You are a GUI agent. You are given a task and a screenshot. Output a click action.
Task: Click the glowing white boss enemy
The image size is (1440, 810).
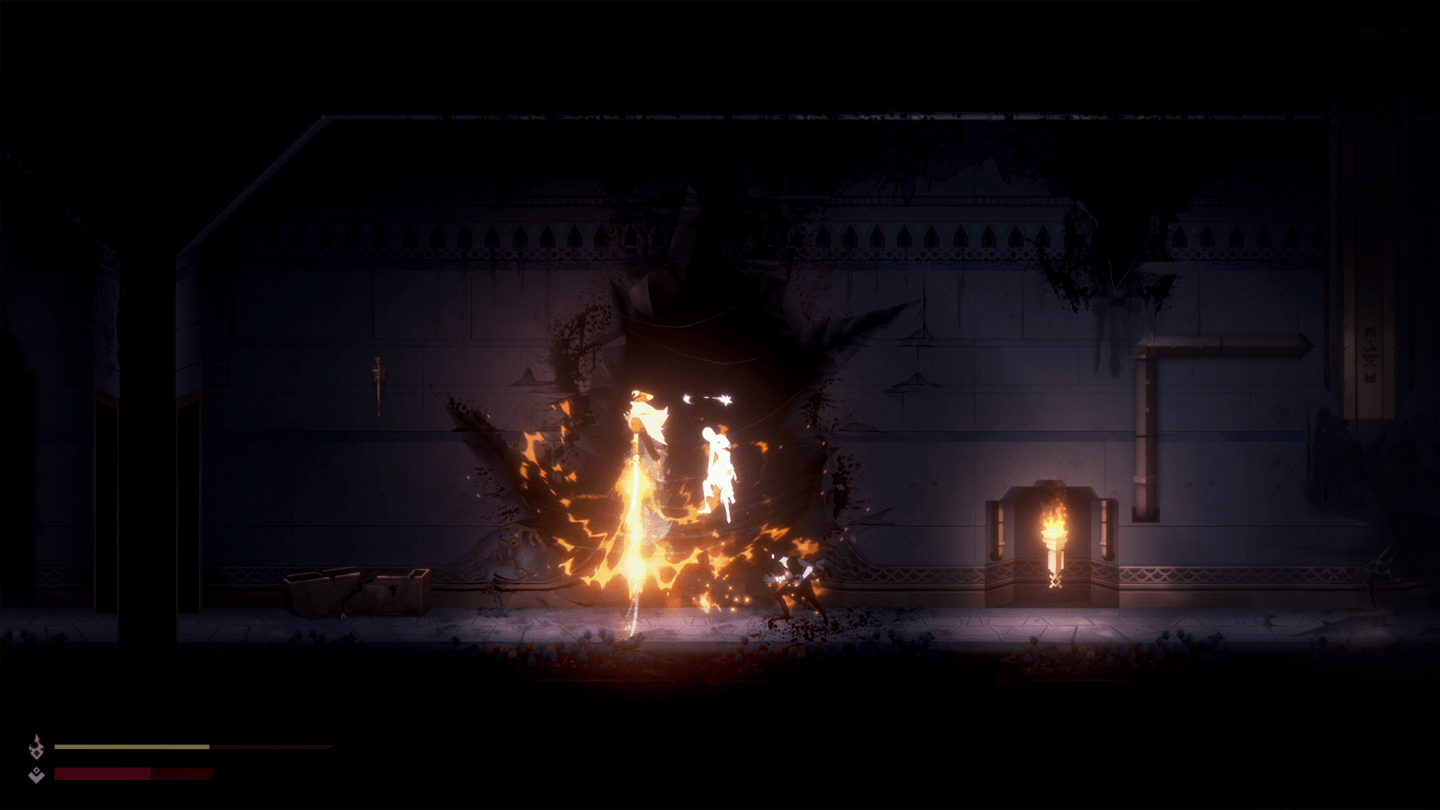(x=716, y=460)
